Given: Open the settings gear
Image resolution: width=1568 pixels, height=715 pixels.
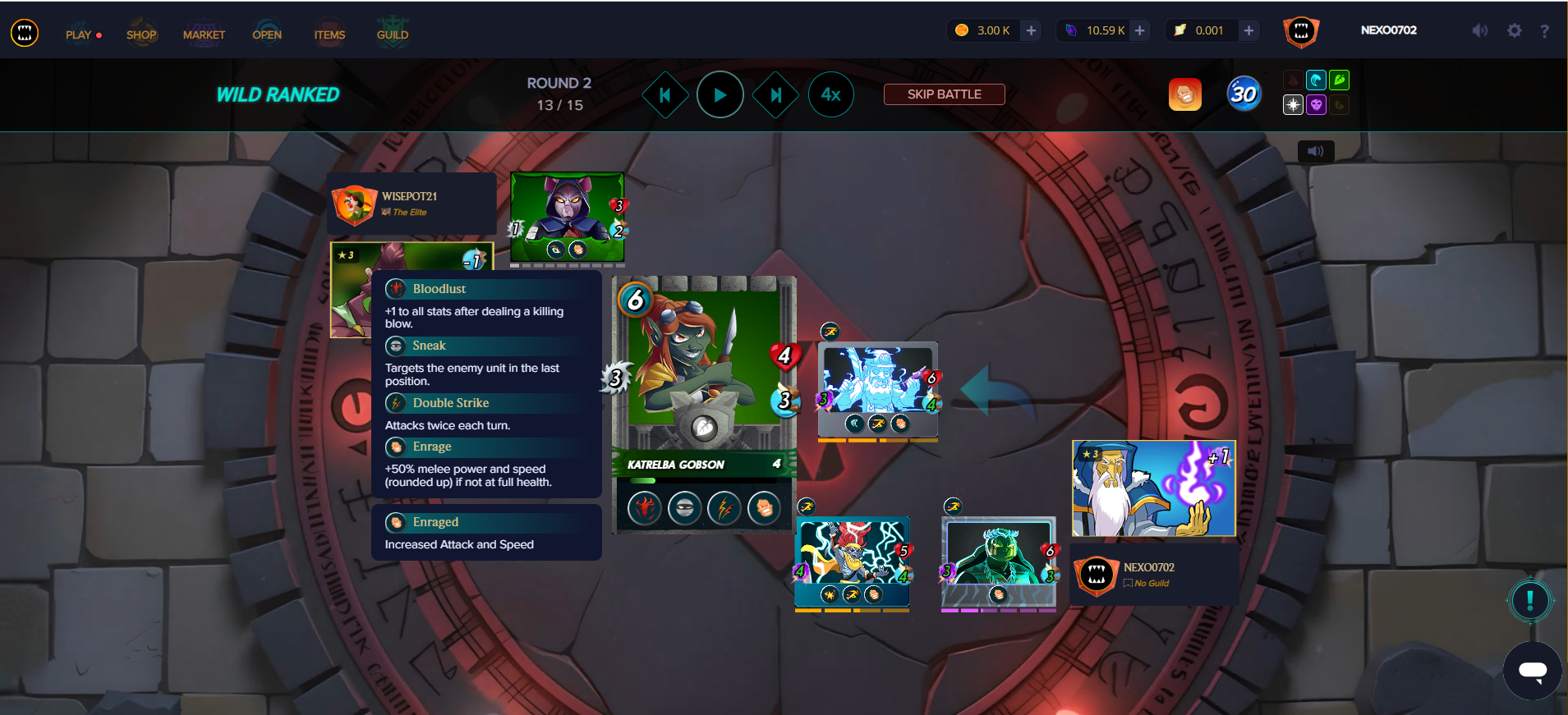Looking at the screenshot, I should (1514, 30).
